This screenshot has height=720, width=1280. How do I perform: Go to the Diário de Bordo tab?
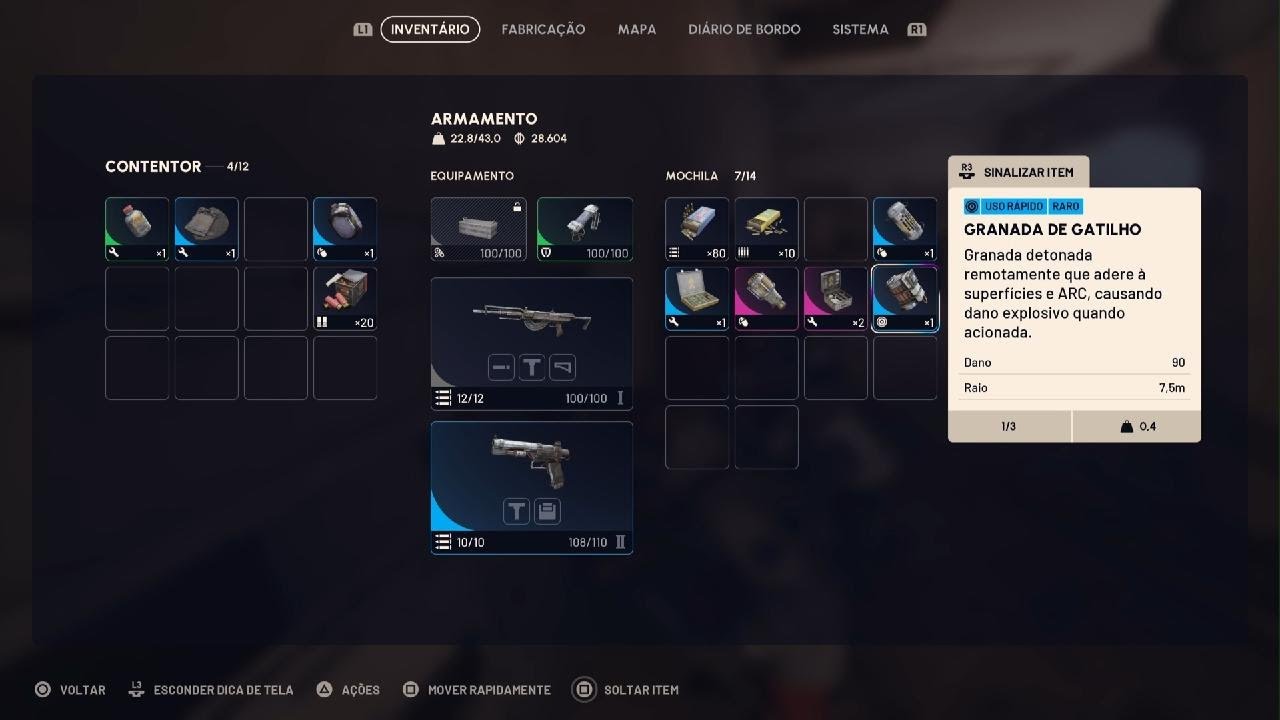744,30
